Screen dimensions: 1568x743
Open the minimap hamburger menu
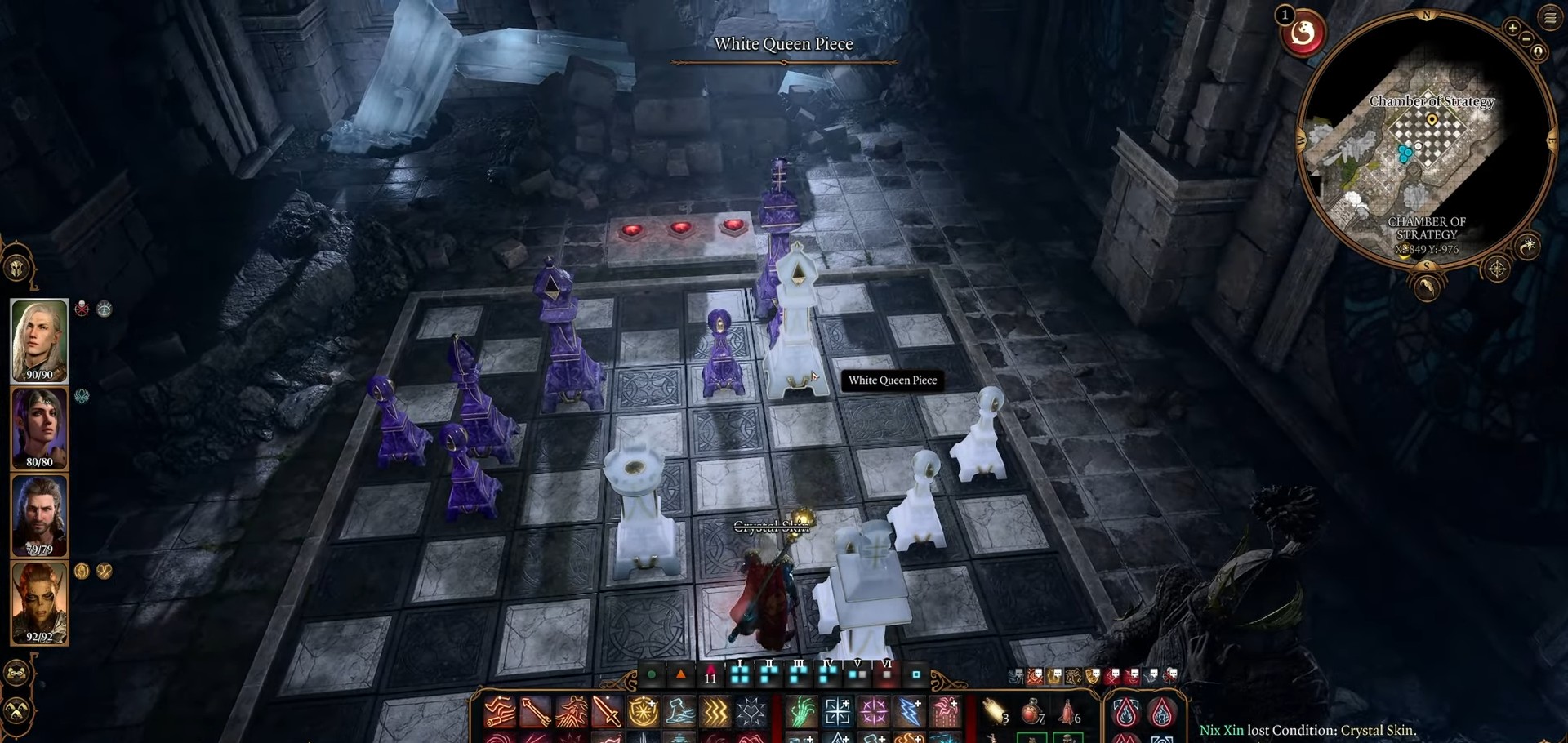coord(1550,18)
